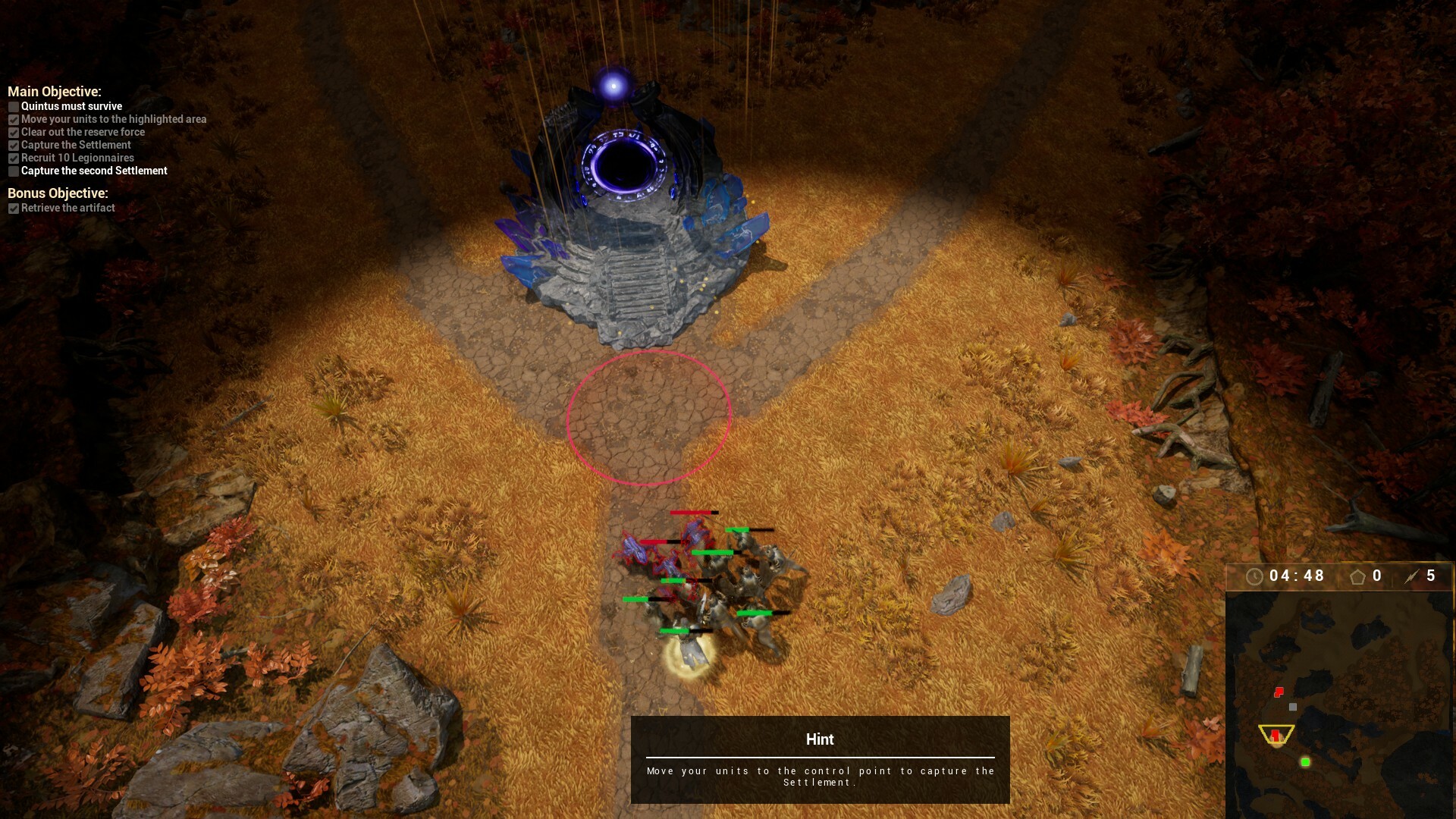Image resolution: width=1456 pixels, height=819 pixels.
Task: Click the Hint panel title
Action: pos(820,739)
